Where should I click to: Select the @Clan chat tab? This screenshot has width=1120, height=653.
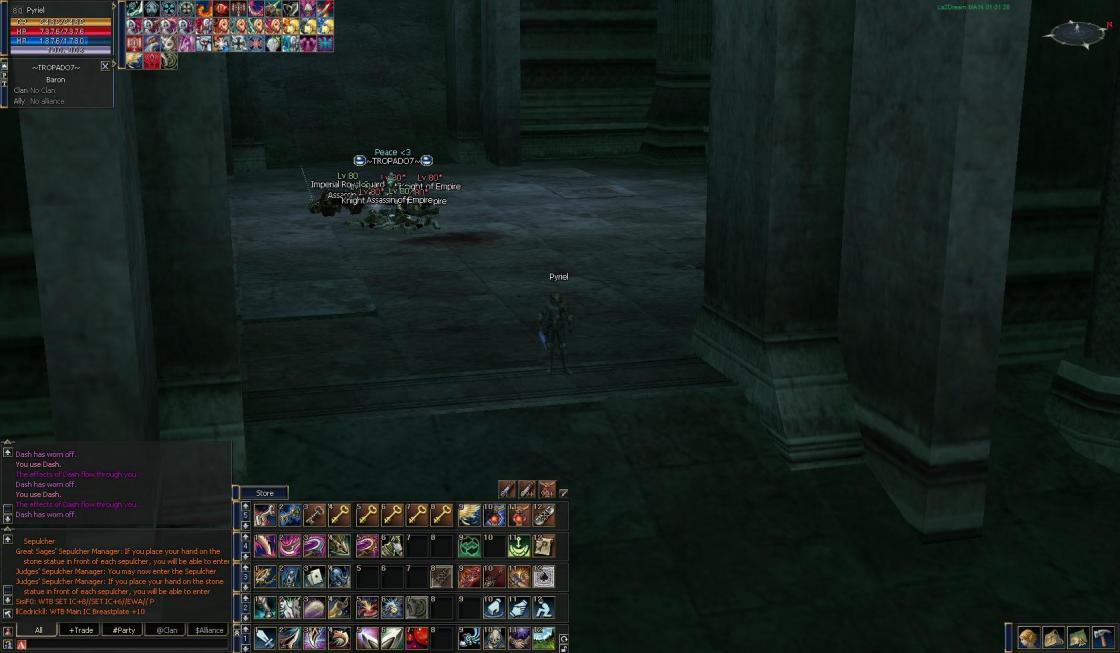click(x=165, y=630)
